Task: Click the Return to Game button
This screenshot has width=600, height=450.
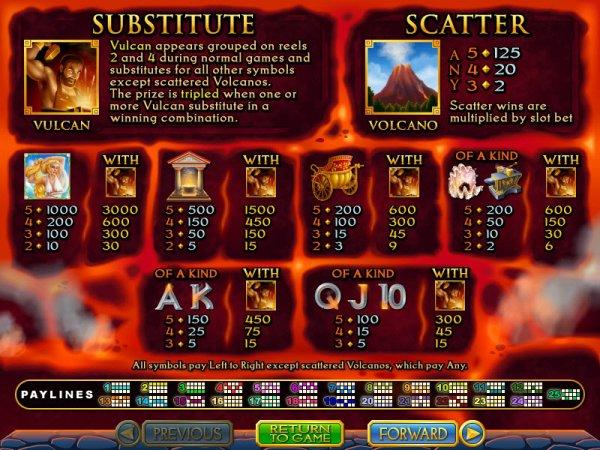Action: pos(300,433)
